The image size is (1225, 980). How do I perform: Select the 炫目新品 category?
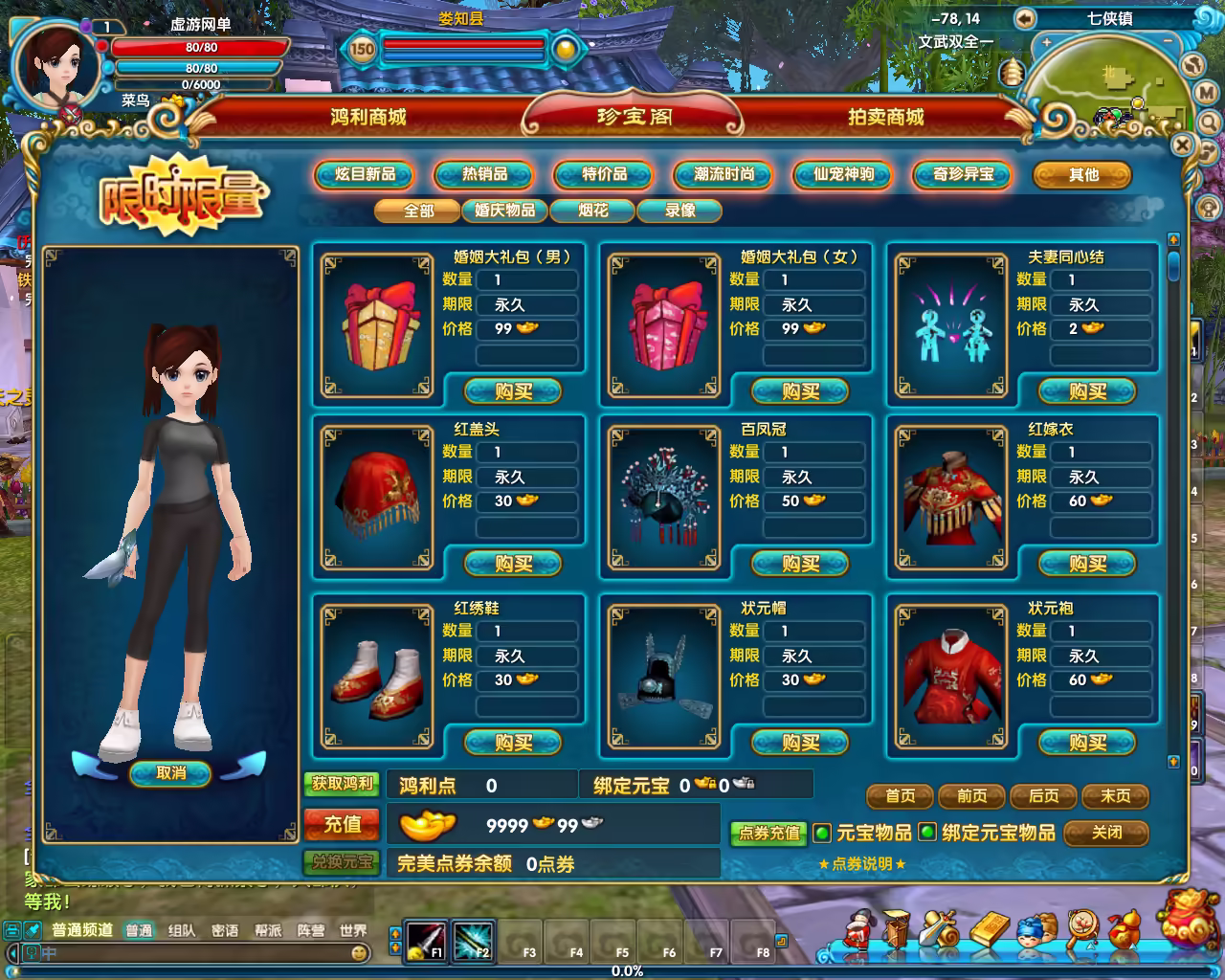365,174
